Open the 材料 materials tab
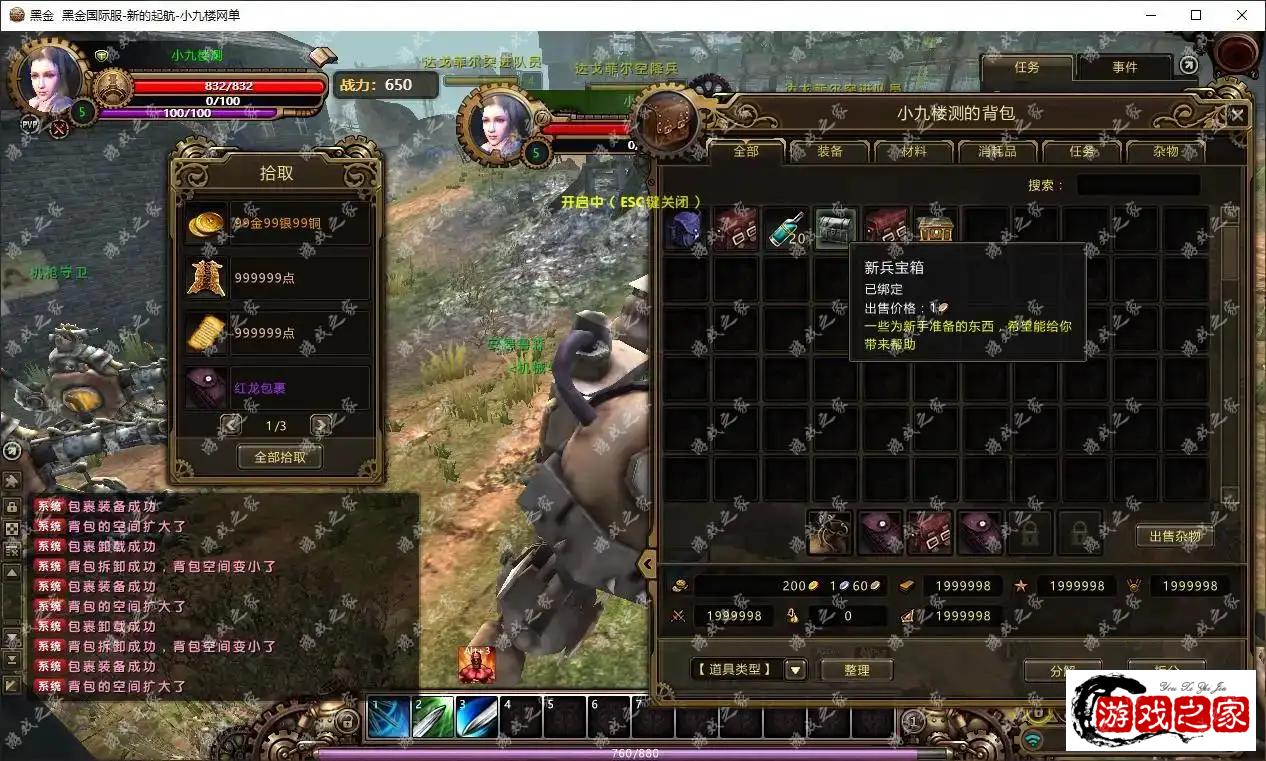Viewport: 1266px width, 761px height. click(914, 152)
